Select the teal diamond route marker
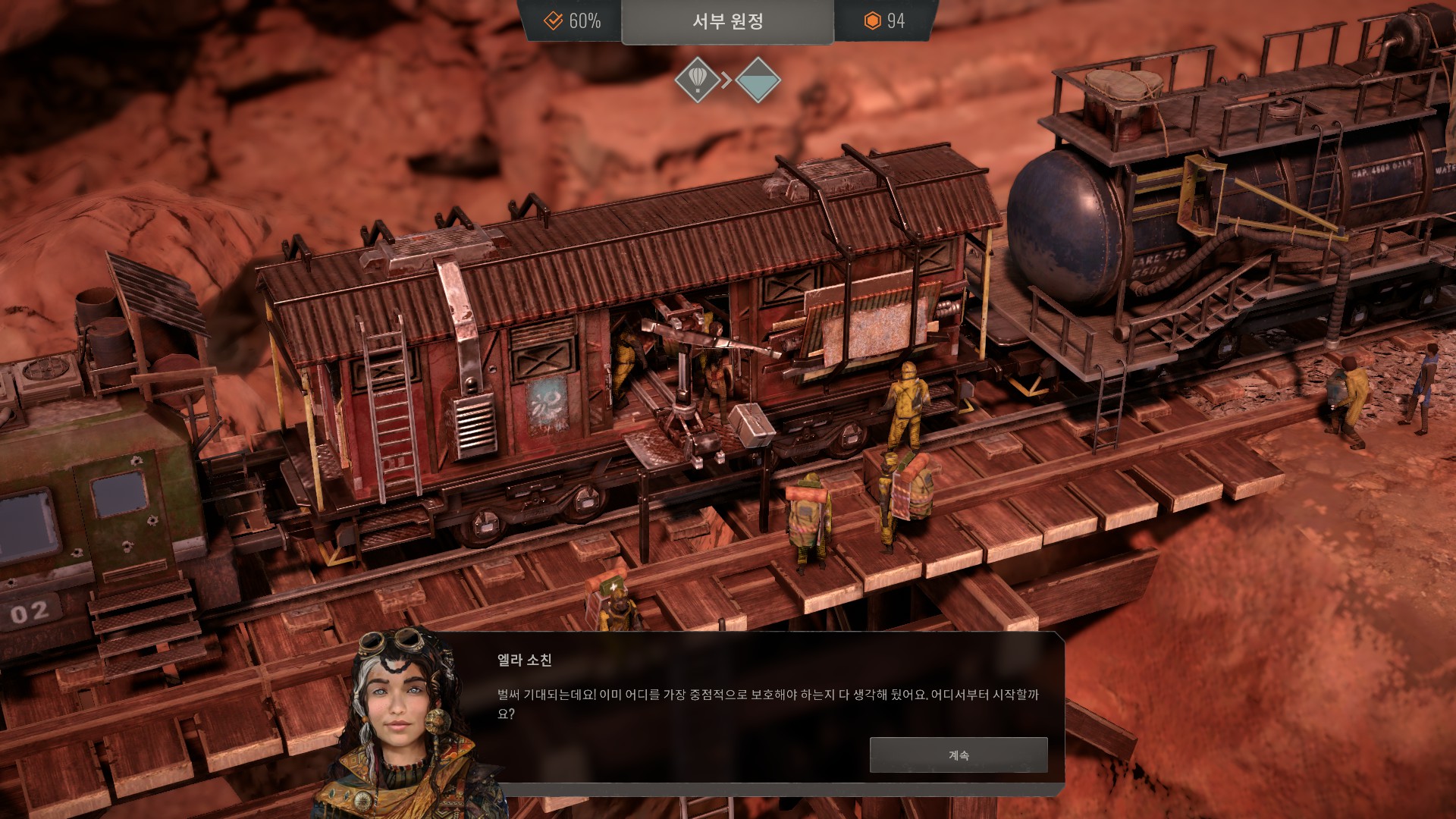This screenshot has width=1456, height=819. click(758, 80)
